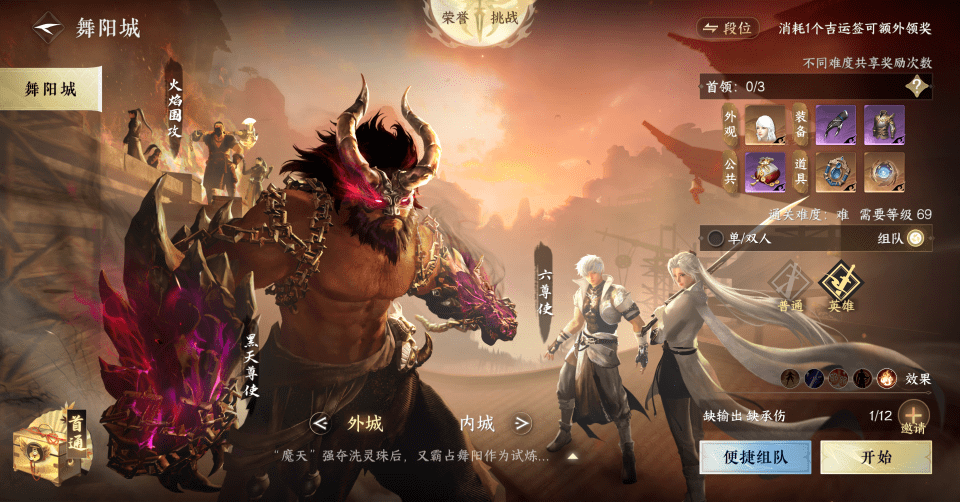This screenshot has height=502, width=960.
Task: Choose 普通 normal difficulty
Action: (791, 289)
